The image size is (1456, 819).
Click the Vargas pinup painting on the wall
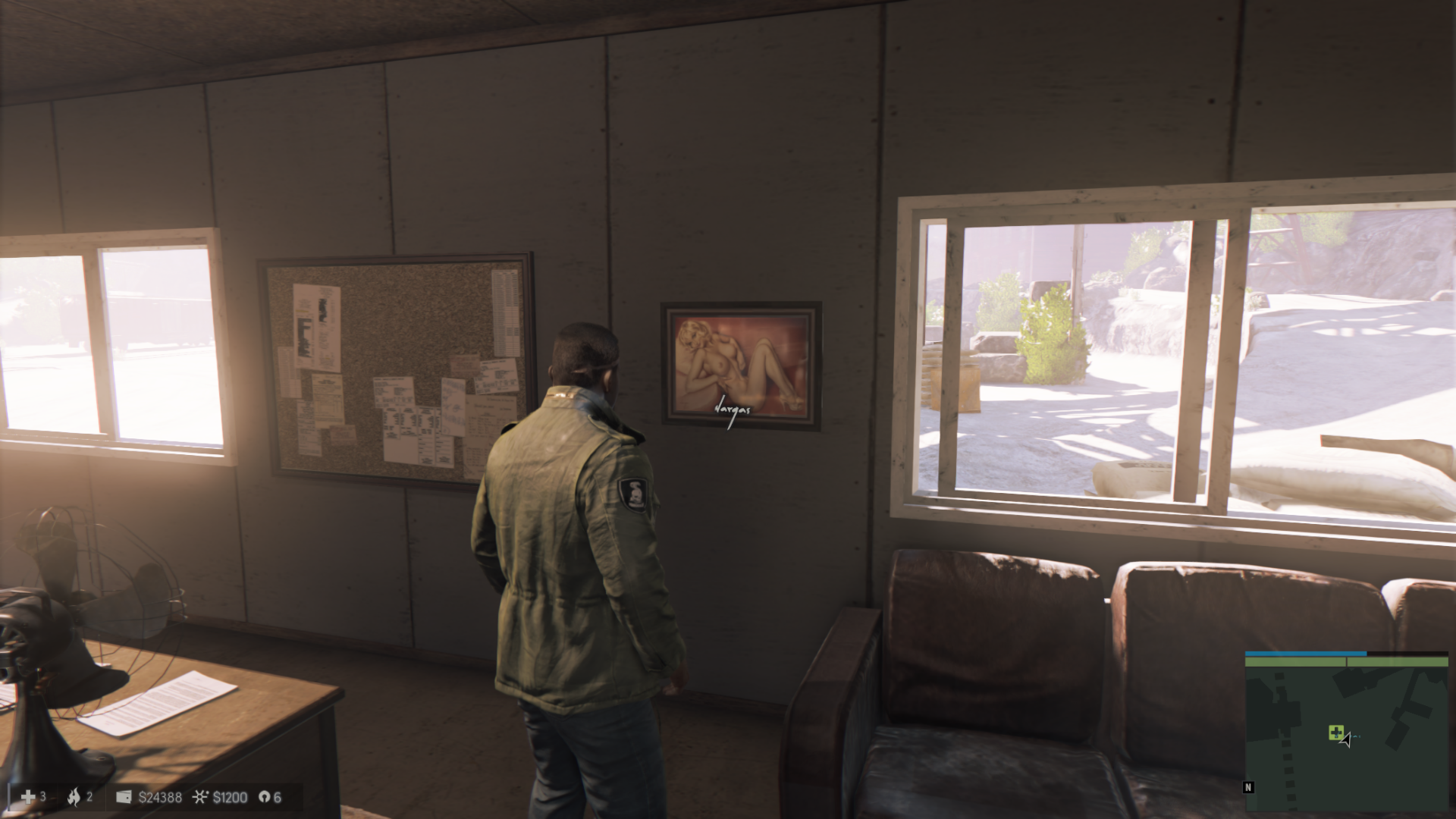[739, 364]
